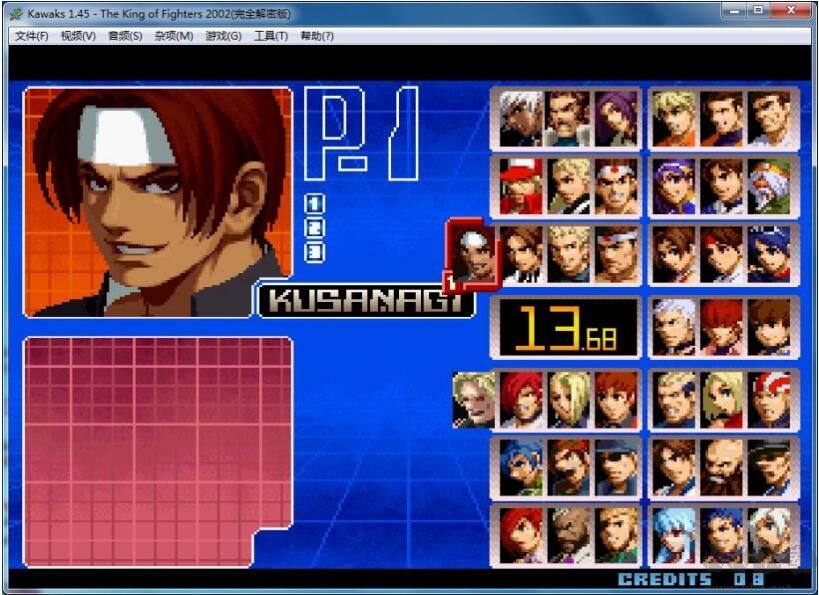Select bald bearded Chang portrait

point(723,467)
